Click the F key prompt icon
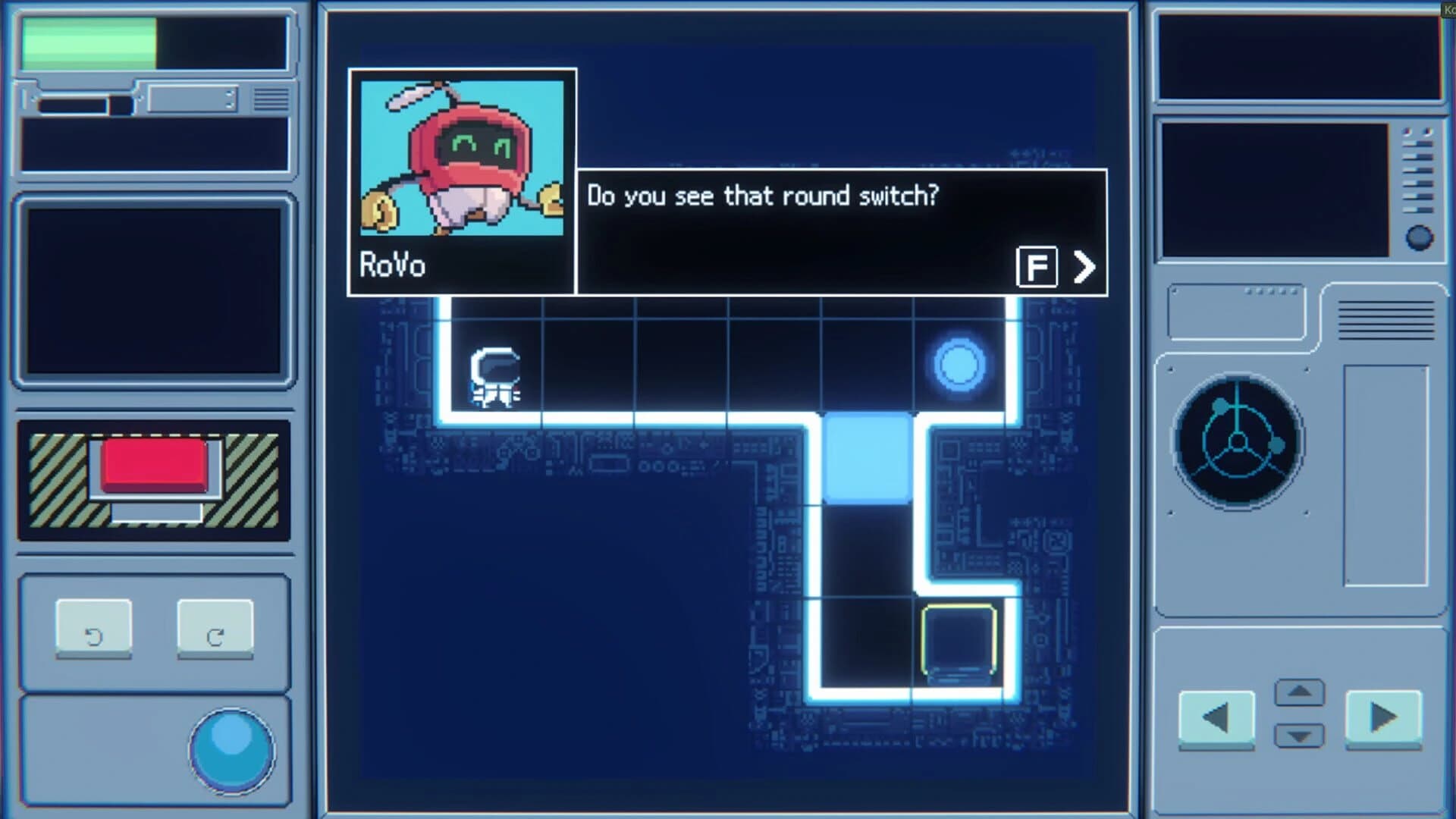The image size is (1456, 819). pos(1038,267)
